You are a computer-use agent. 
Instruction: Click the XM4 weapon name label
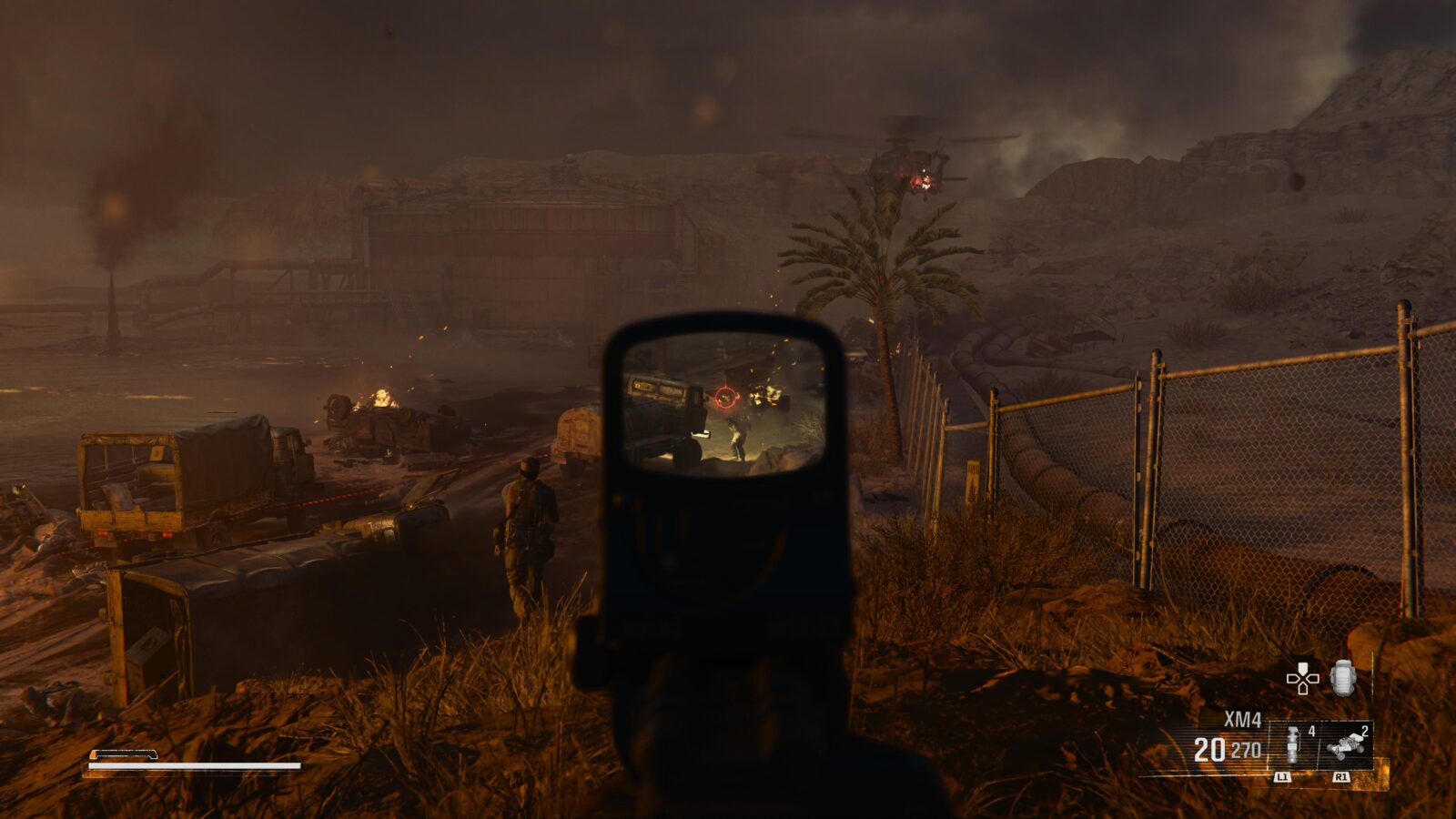click(1242, 720)
